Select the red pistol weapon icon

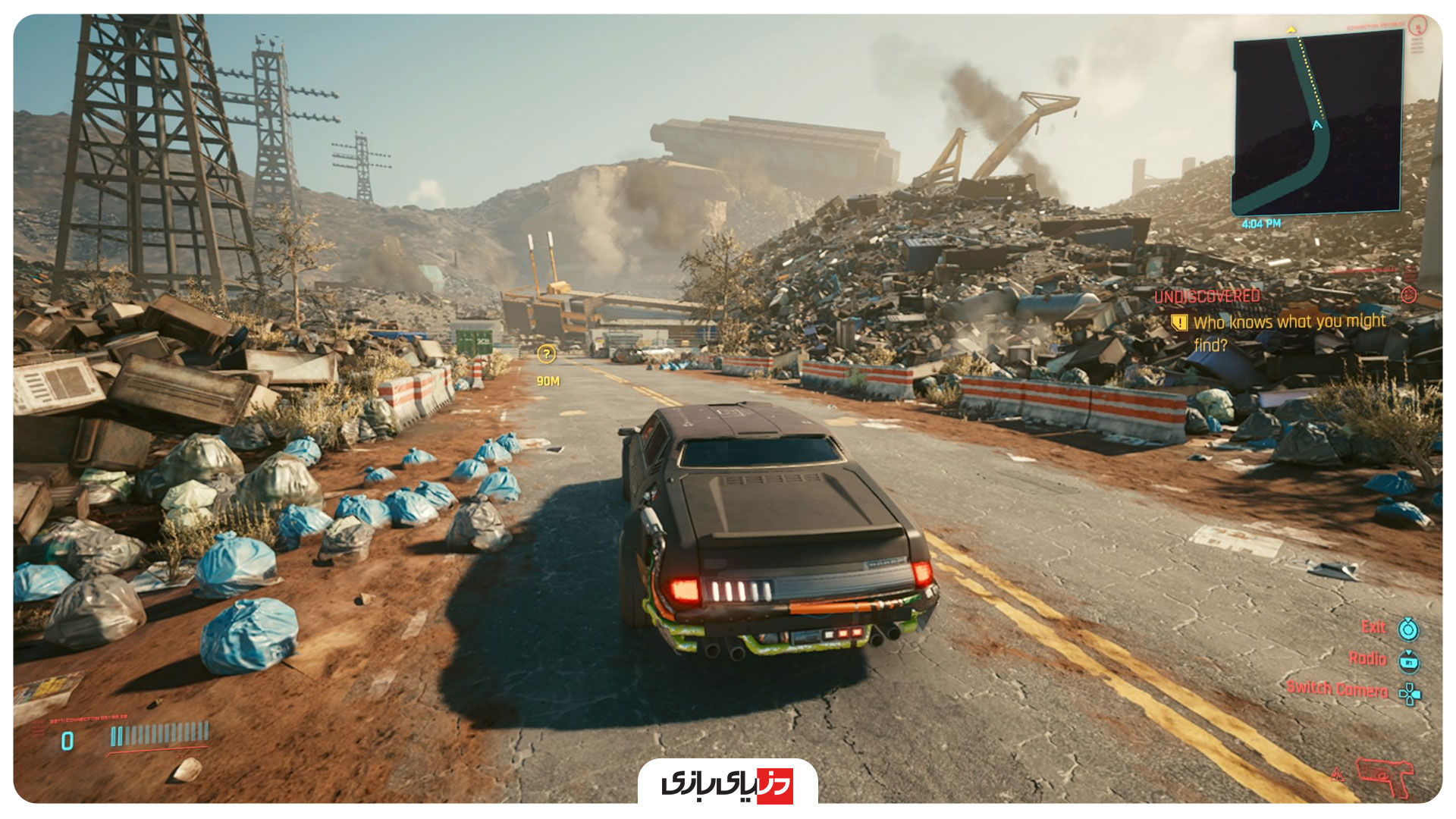click(x=1384, y=775)
